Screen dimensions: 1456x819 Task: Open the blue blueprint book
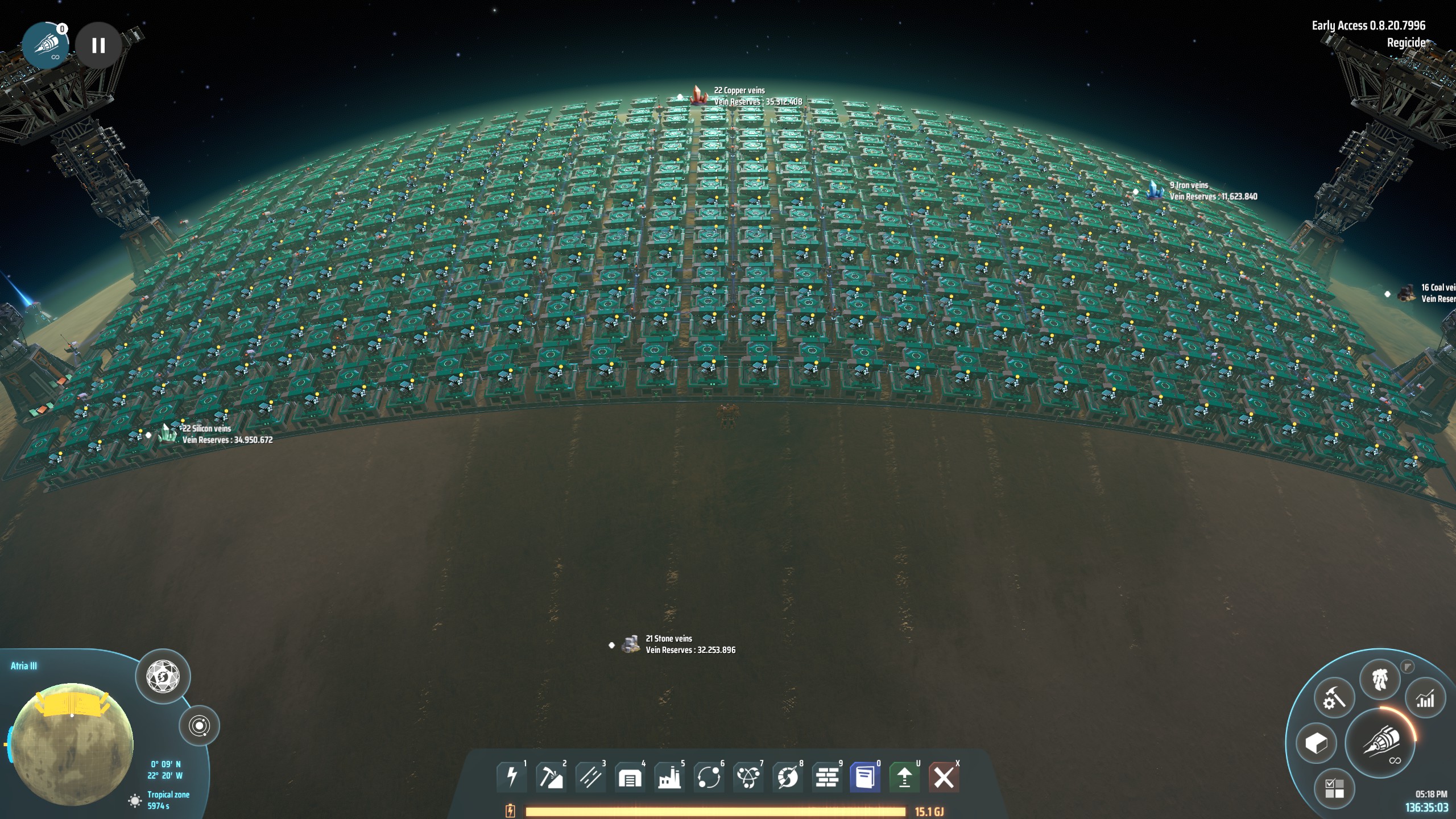tap(865, 777)
